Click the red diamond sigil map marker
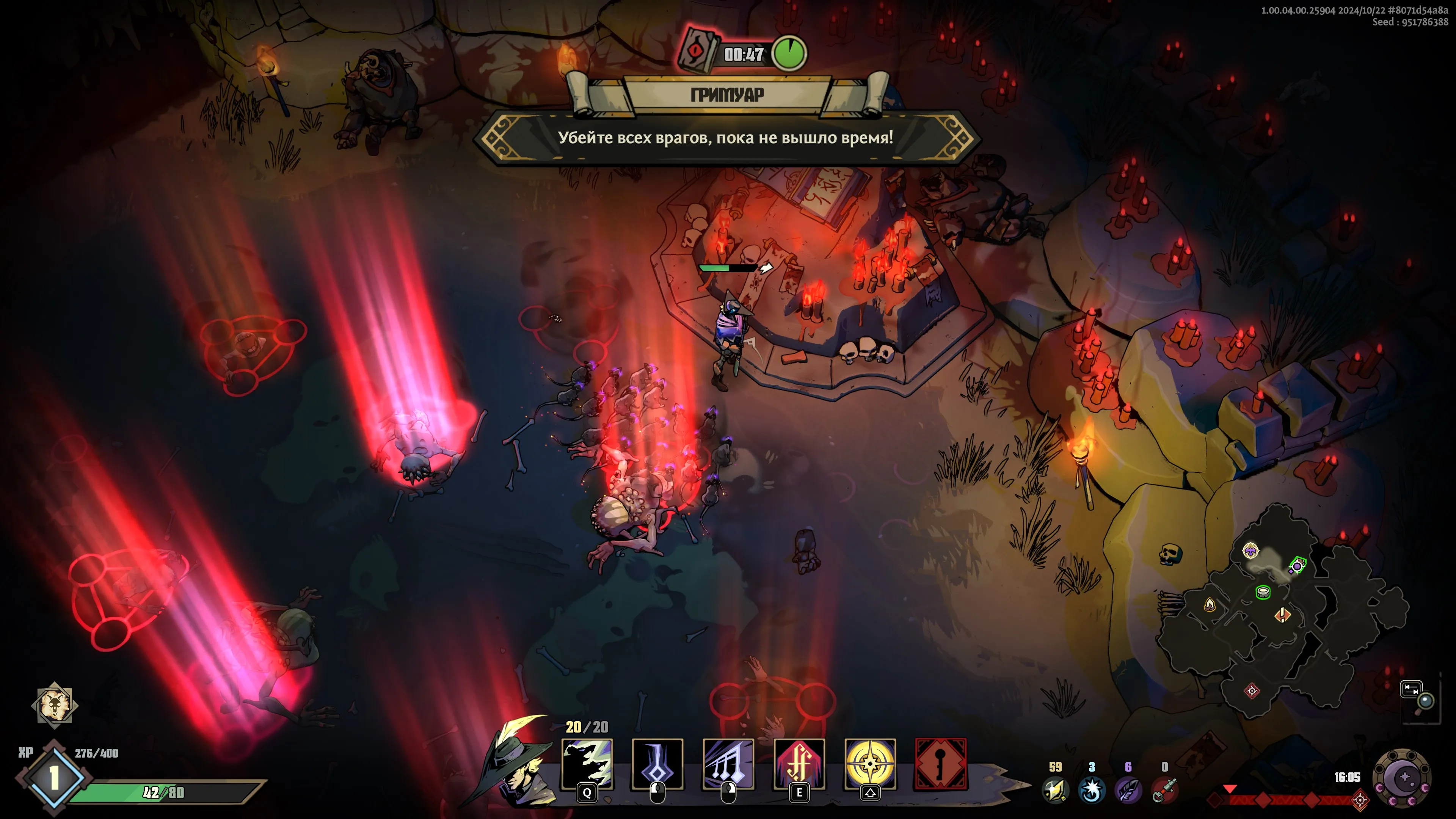Screen dimensions: 1456x819 point(1252,691)
